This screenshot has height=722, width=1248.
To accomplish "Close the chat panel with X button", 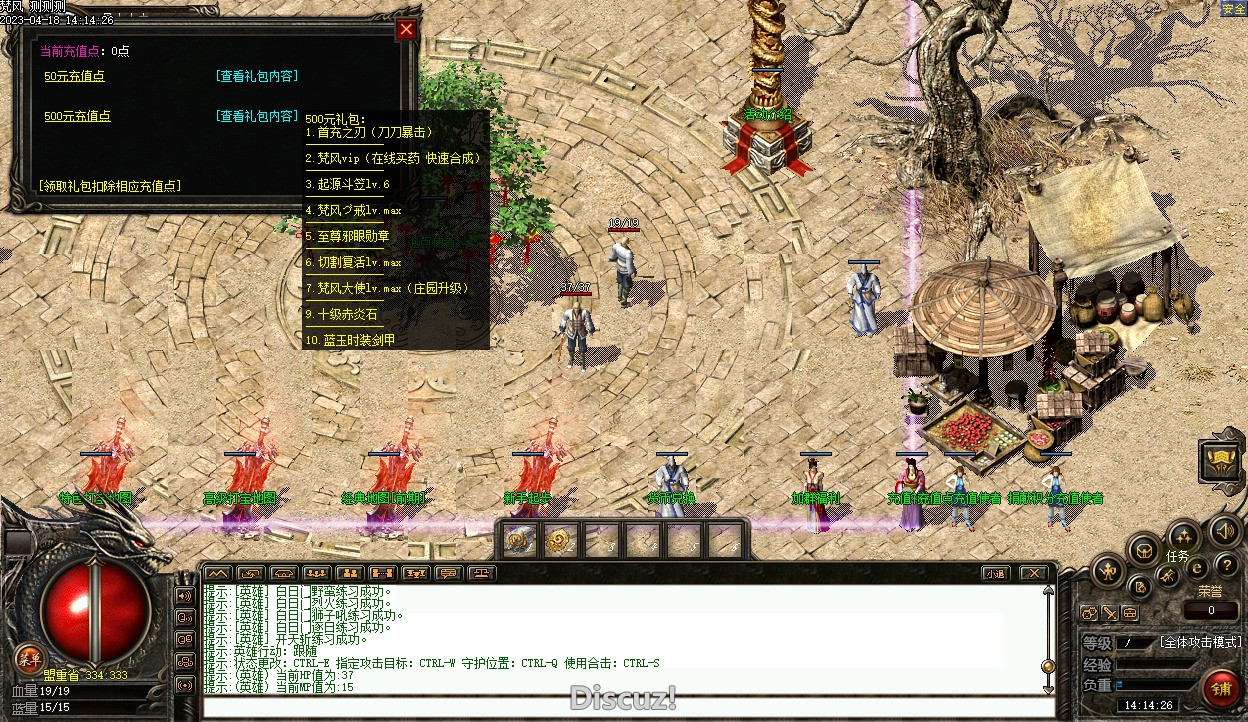I will (x=1033, y=574).
